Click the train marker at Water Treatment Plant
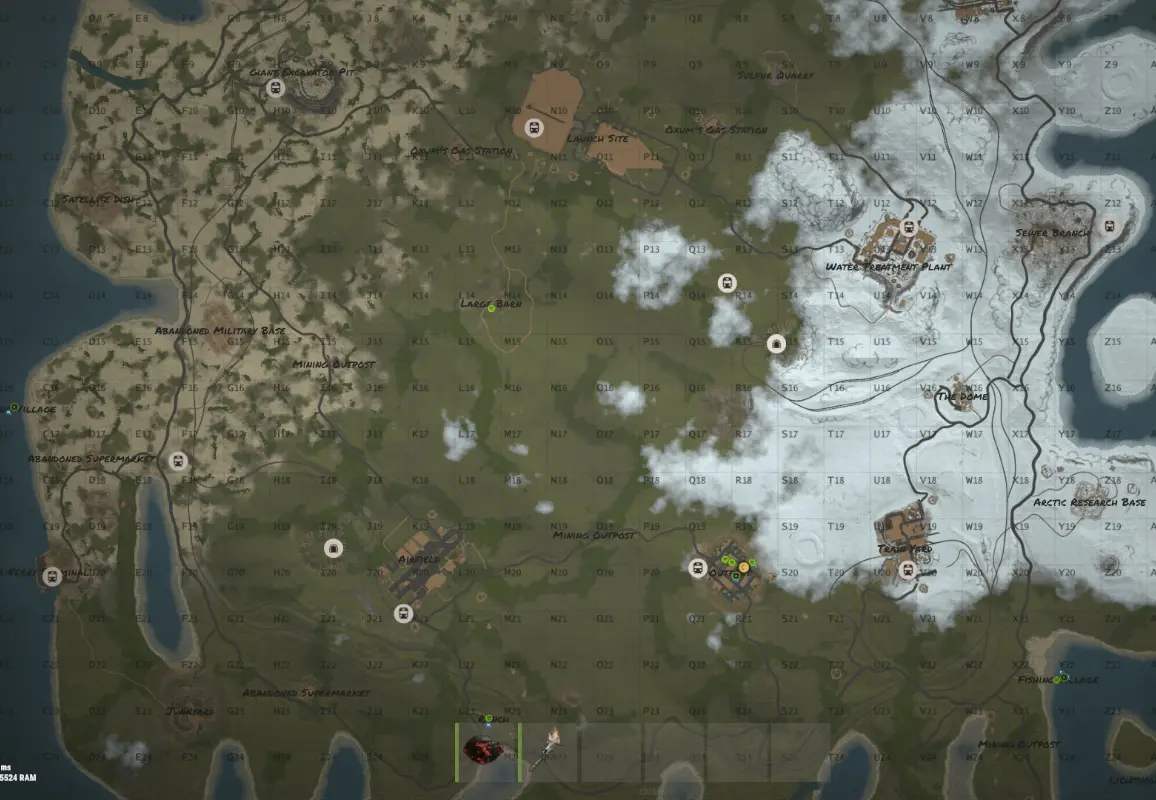This screenshot has width=1156, height=800. coord(909,227)
